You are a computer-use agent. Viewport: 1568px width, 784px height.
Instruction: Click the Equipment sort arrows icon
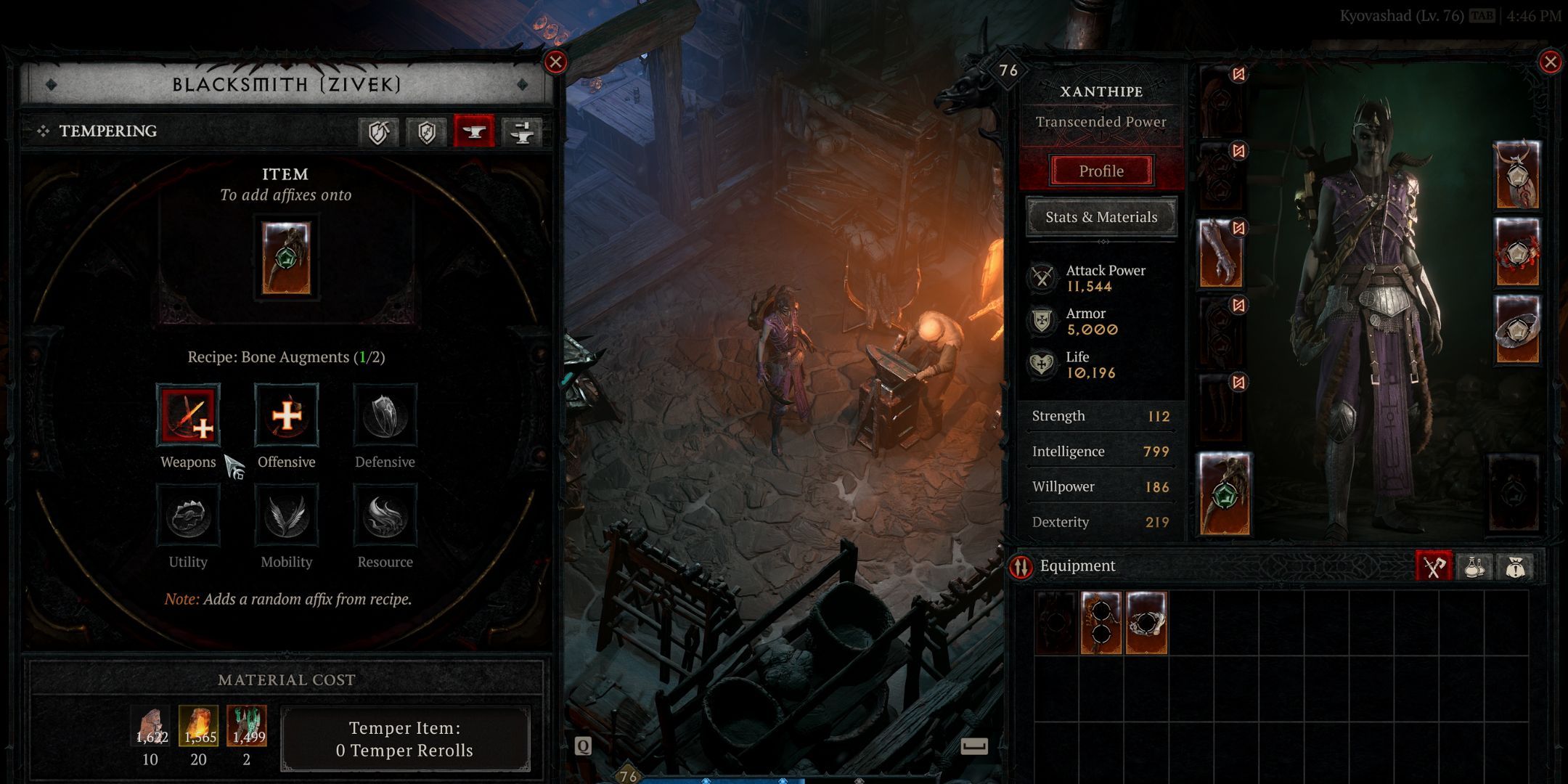click(1021, 566)
